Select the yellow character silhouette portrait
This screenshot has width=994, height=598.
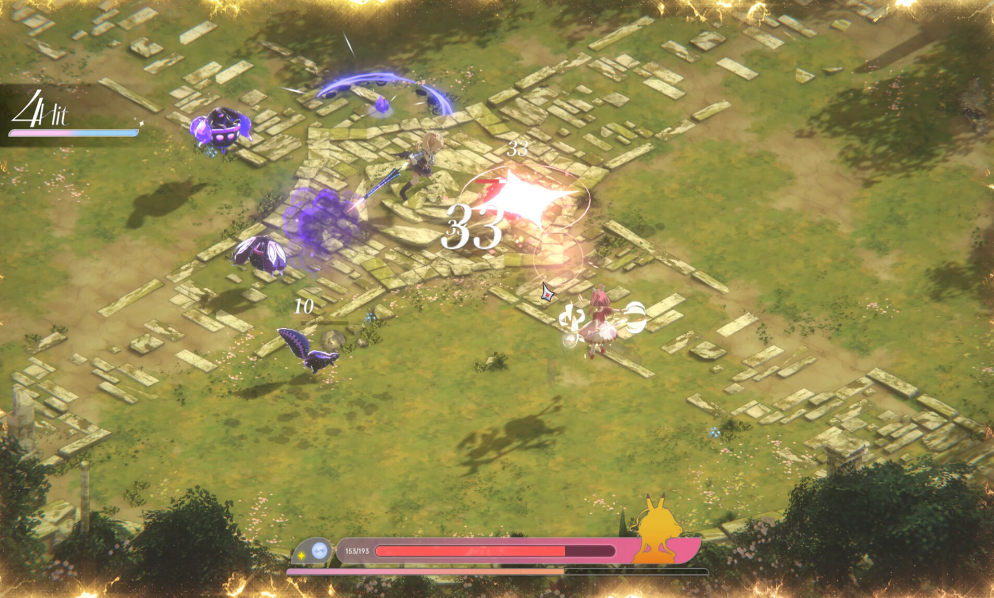pos(659,531)
